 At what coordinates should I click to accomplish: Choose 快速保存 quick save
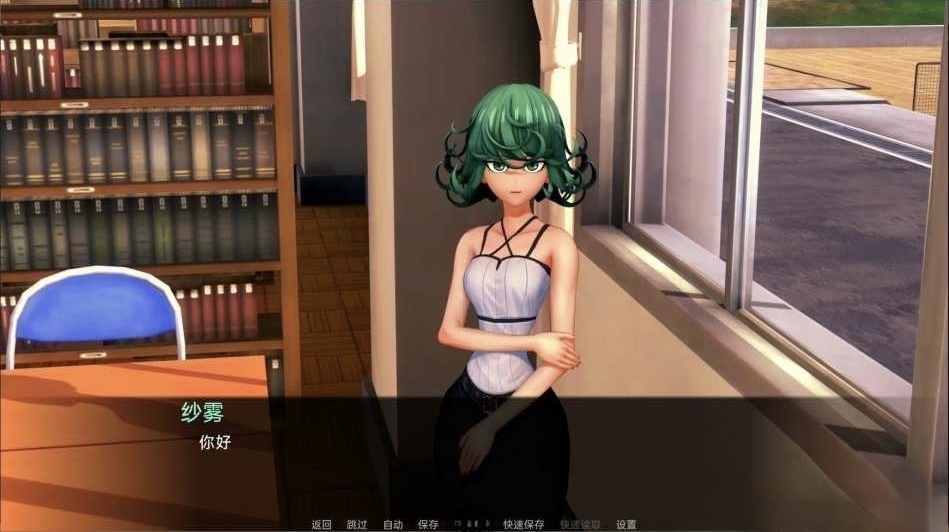coord(524,524)
